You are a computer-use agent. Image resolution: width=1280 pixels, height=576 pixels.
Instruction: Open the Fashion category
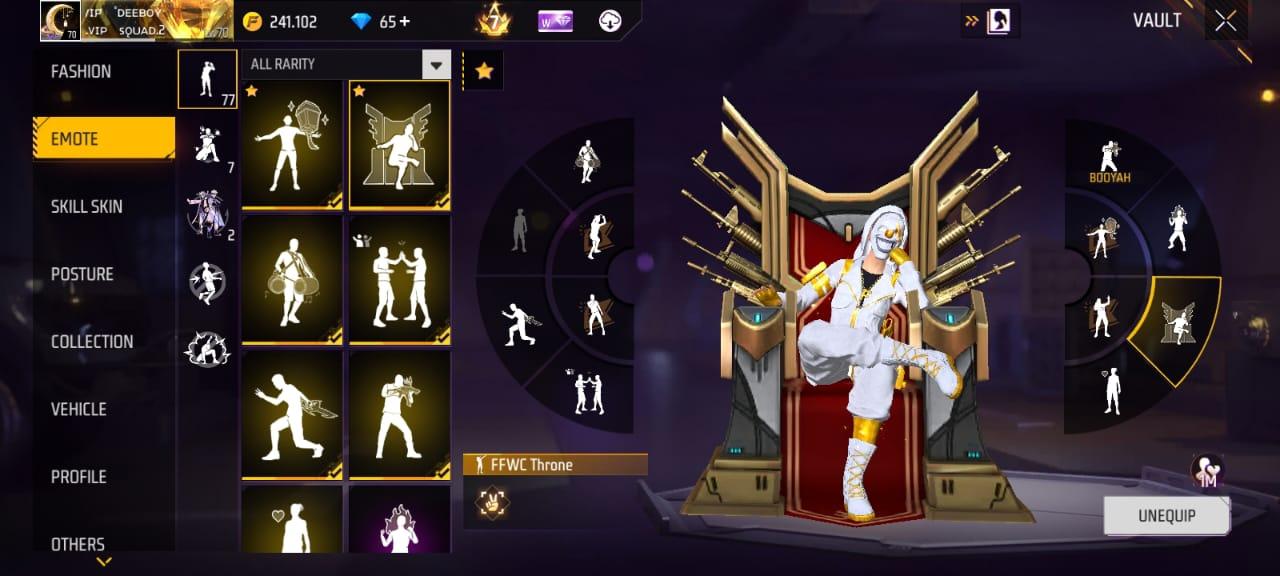[82, 72]
